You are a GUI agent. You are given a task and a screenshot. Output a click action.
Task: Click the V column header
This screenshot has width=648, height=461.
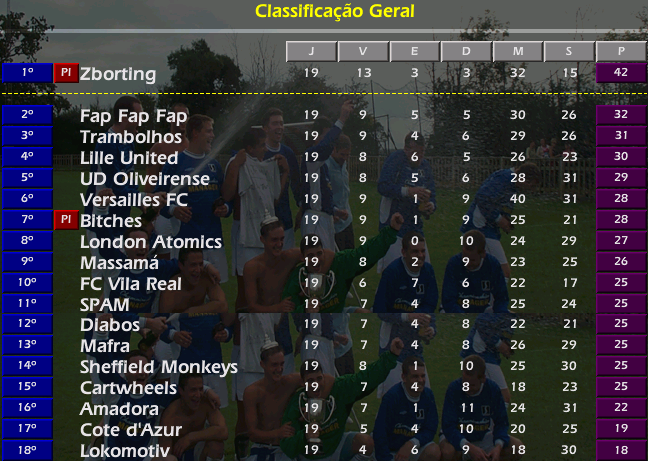(362, 51)
